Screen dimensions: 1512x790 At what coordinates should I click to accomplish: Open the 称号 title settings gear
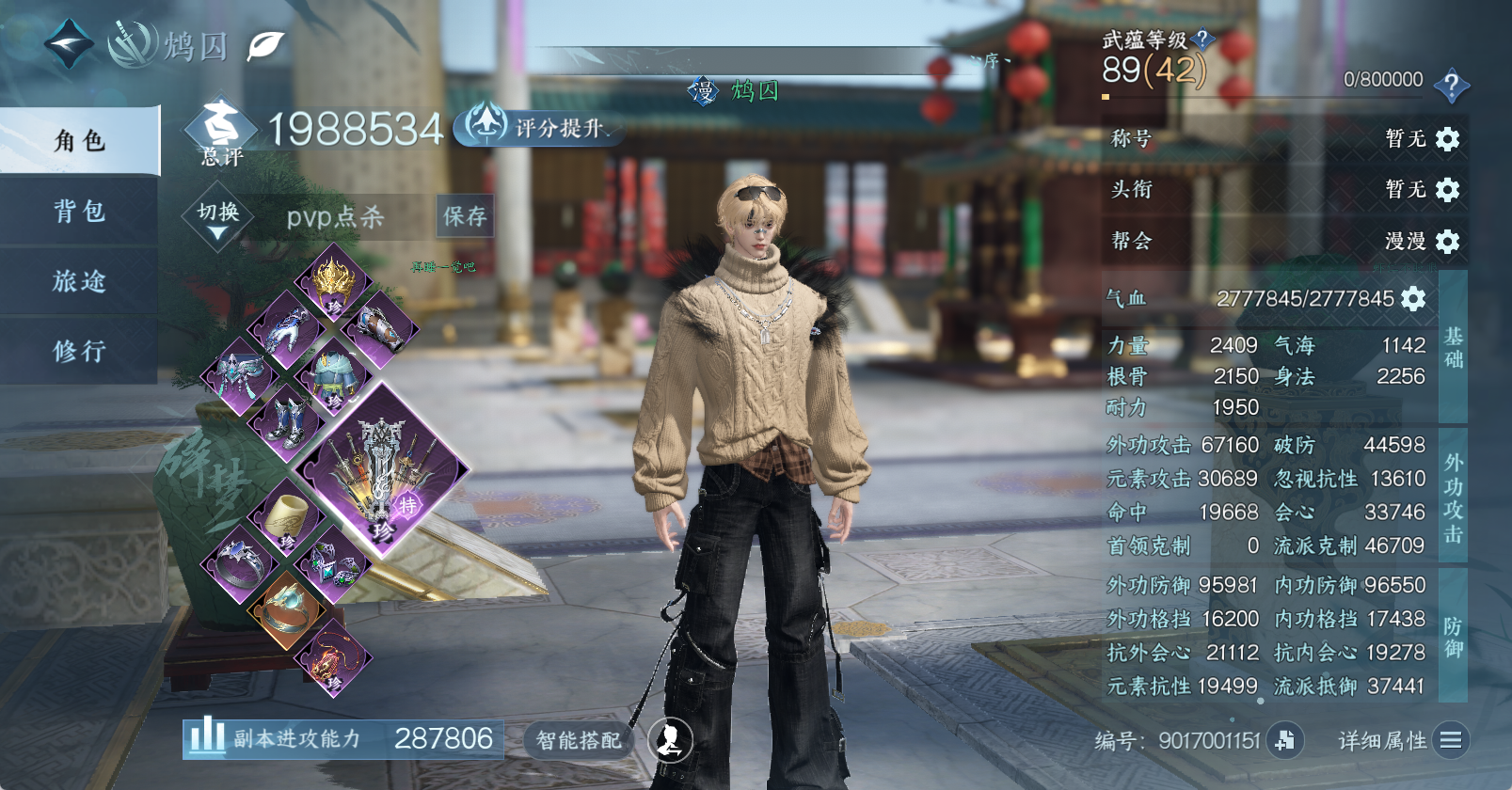click(1447, 139)
